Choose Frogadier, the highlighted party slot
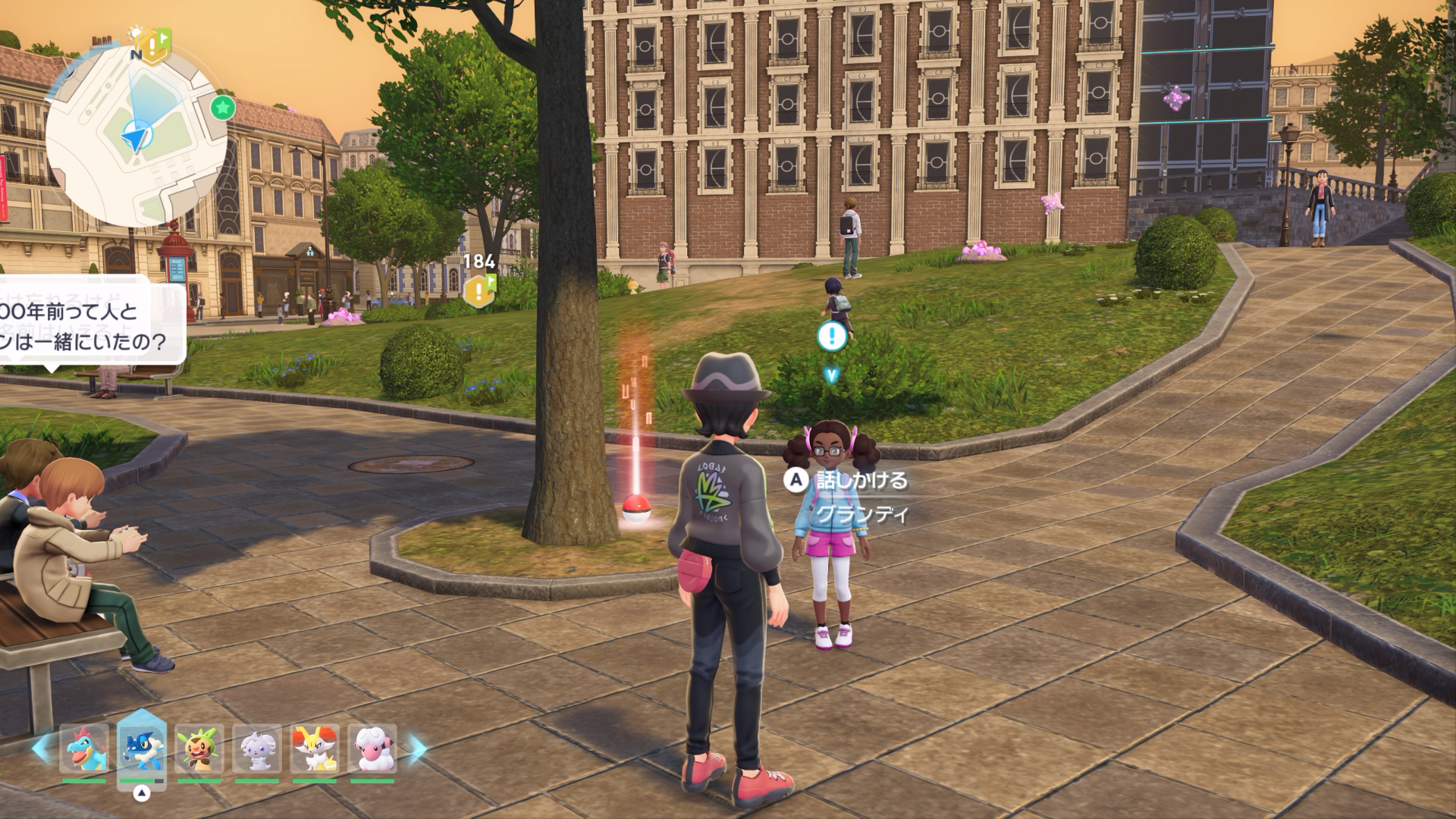Screen dimensions: 1456x819 pyautogui.click(x=142, y=748)
